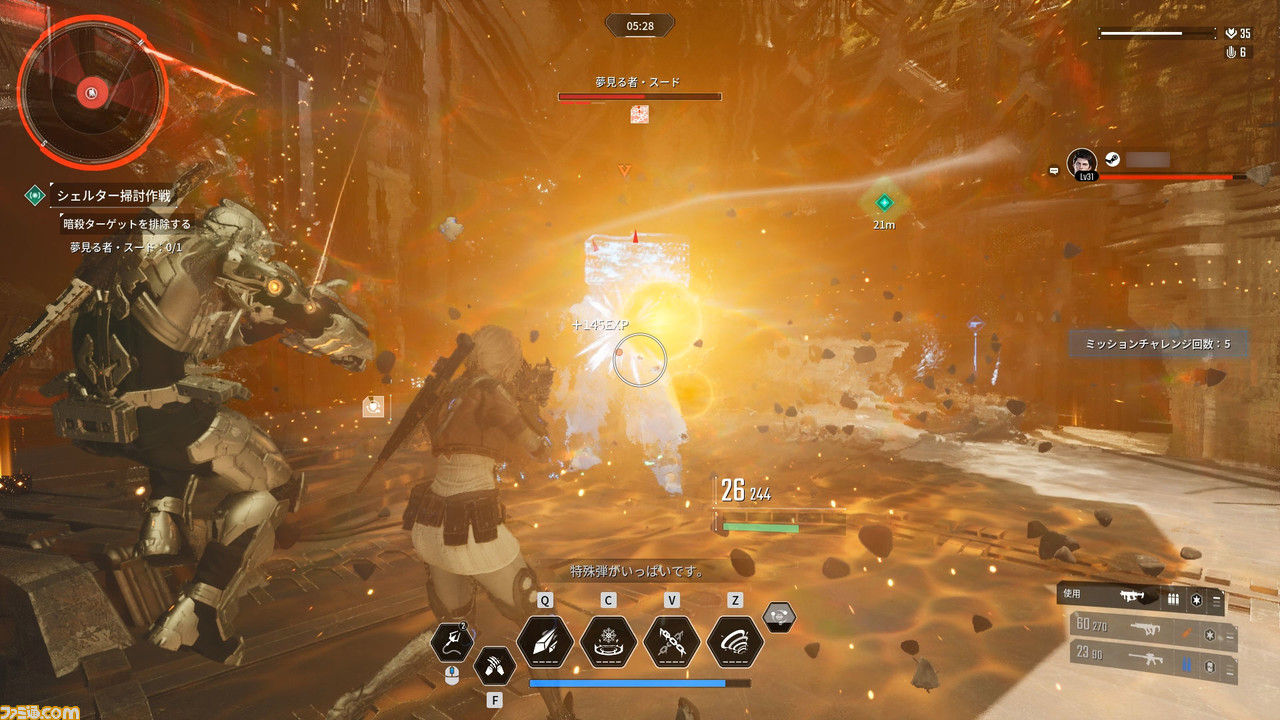1280x720 pixels.
Task: Click the green waypoint marker showing 21m
Action: [x=884, y=203]
